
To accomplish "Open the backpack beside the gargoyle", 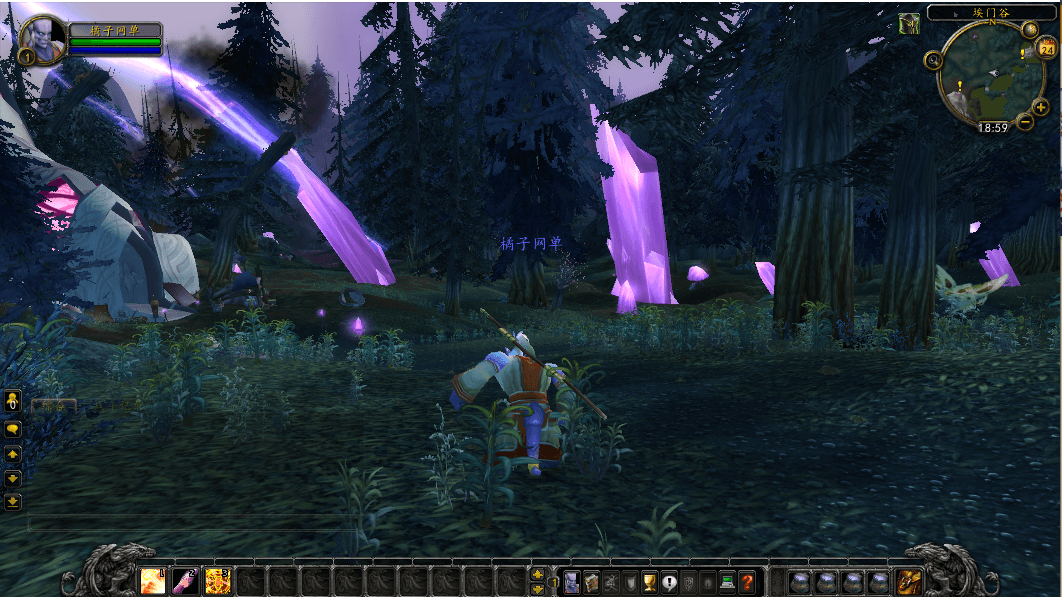I will 909,581.
